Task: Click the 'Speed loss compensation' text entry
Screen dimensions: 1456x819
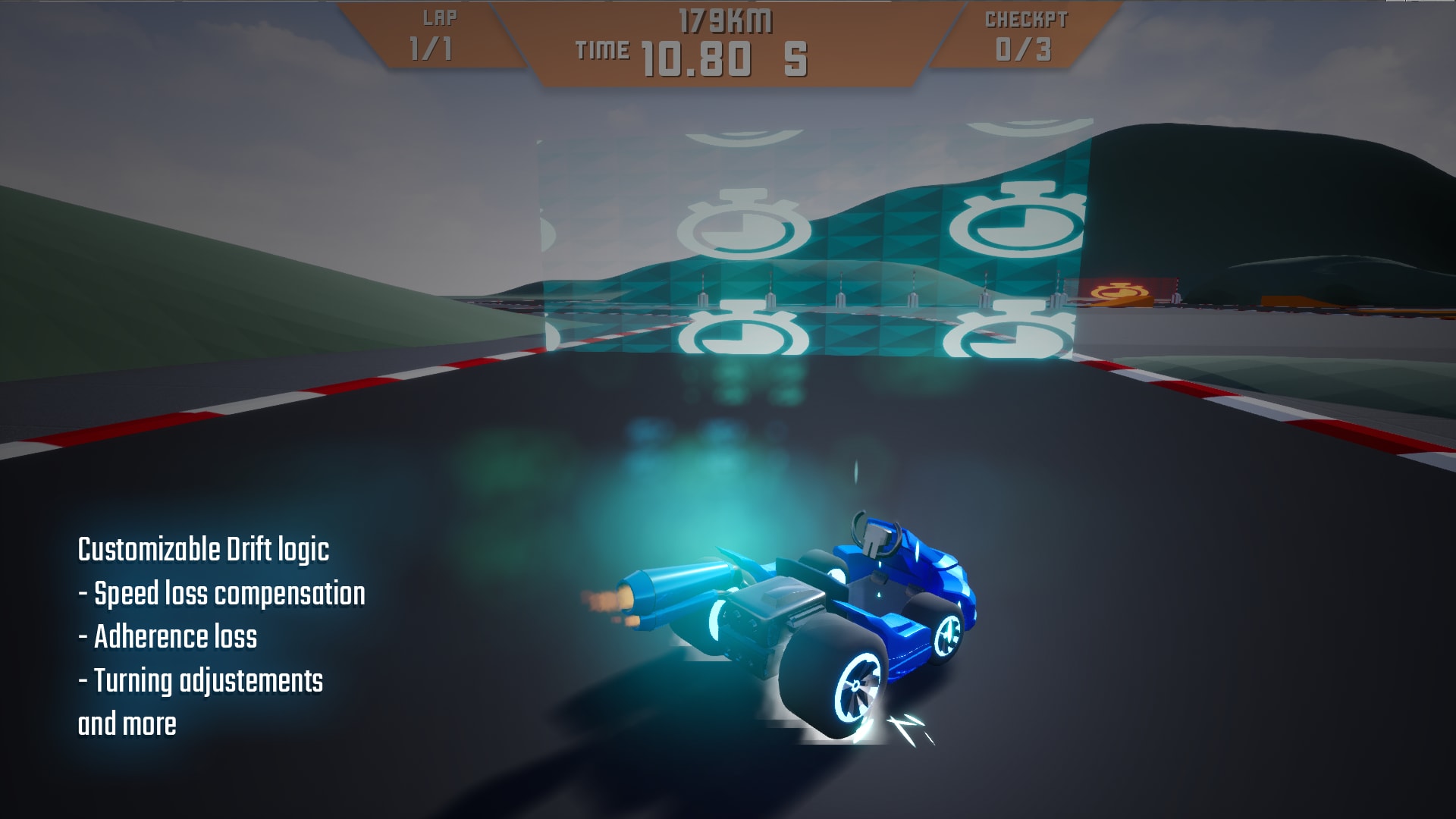Action: tap(224, 593)
